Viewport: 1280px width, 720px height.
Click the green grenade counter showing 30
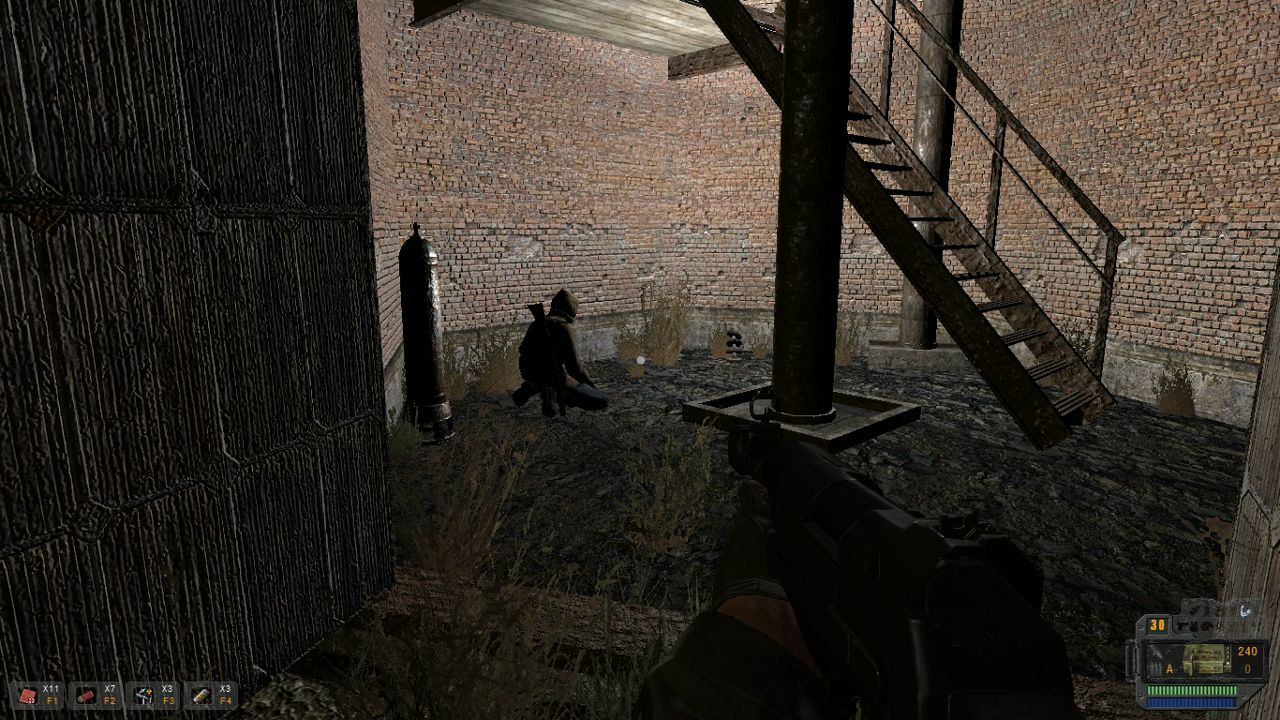point(1157,625)
